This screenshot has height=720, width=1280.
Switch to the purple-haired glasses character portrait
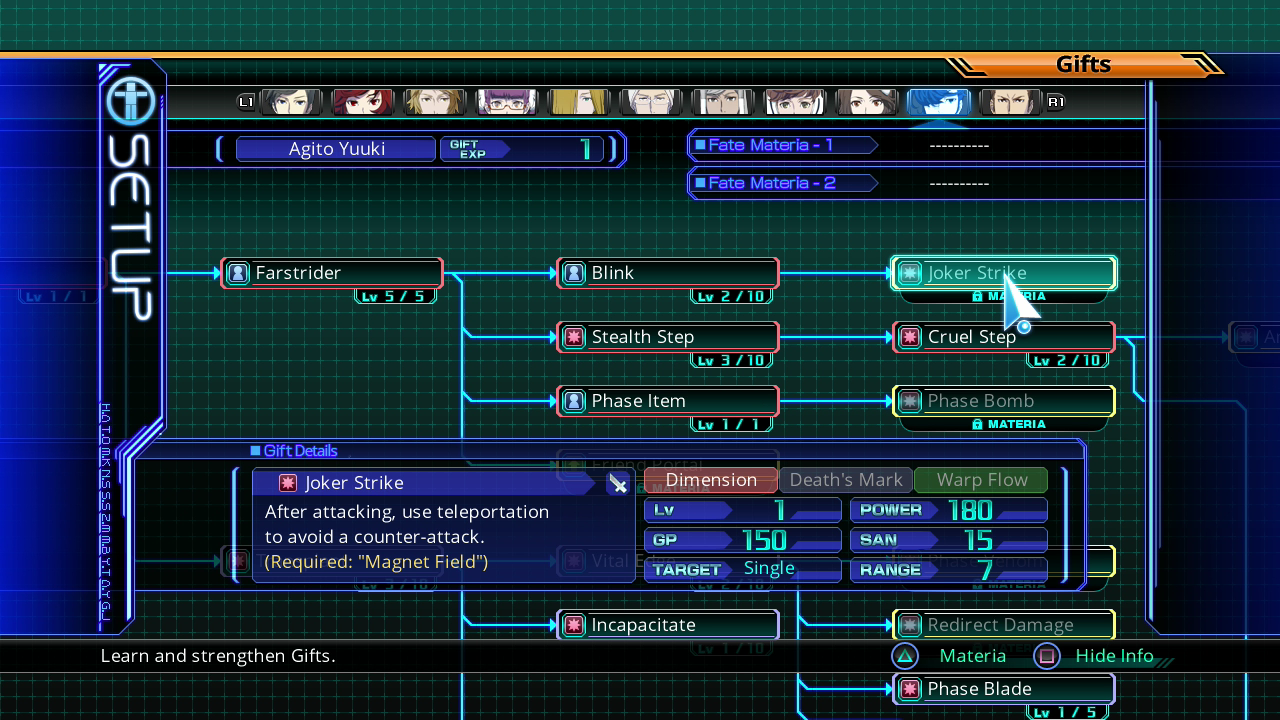pos(507,102)
